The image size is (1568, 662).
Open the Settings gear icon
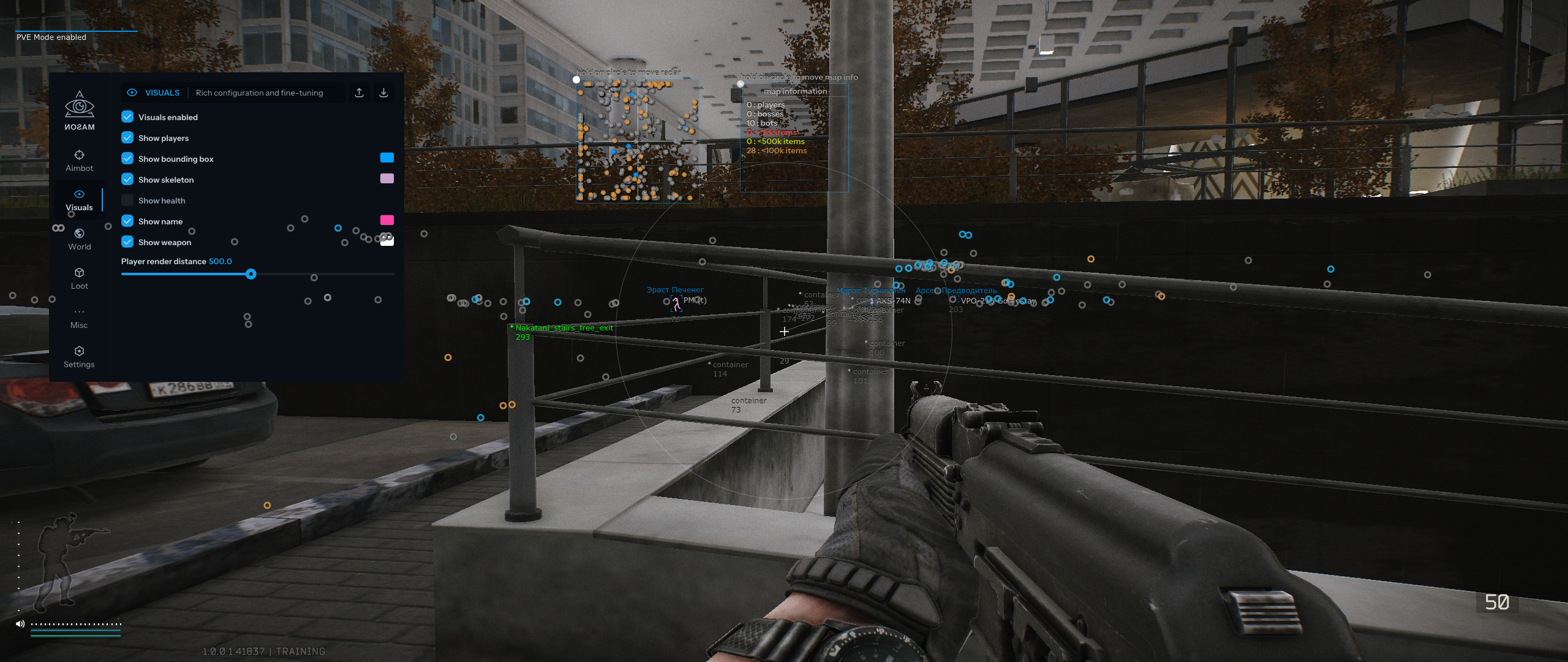tap(79, 351)
